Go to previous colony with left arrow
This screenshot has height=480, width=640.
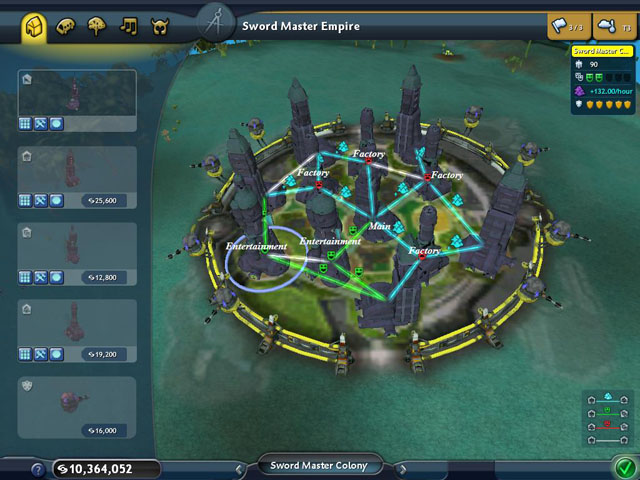(240, 467)
